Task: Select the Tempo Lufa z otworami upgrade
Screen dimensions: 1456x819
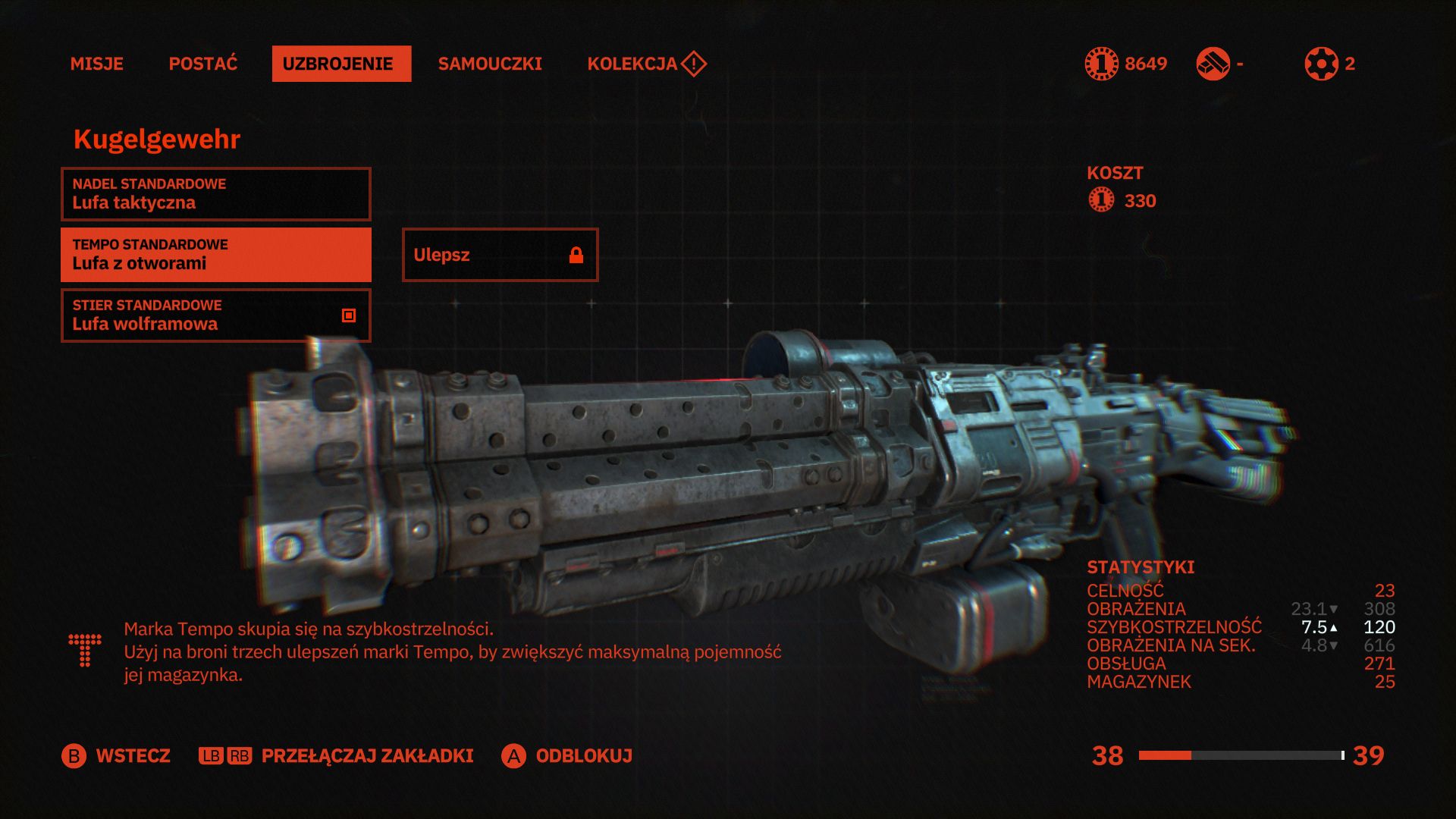Action: [215, 255]
